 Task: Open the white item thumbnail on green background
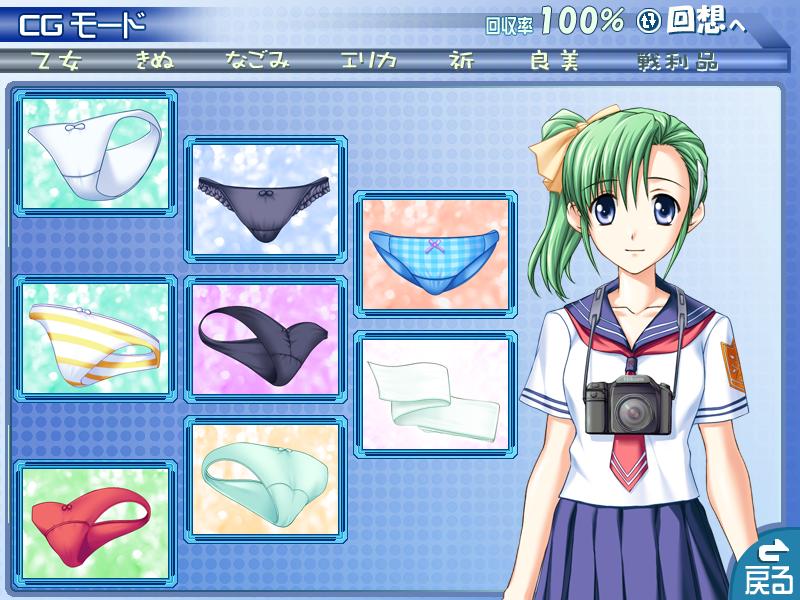coord(98,153)
